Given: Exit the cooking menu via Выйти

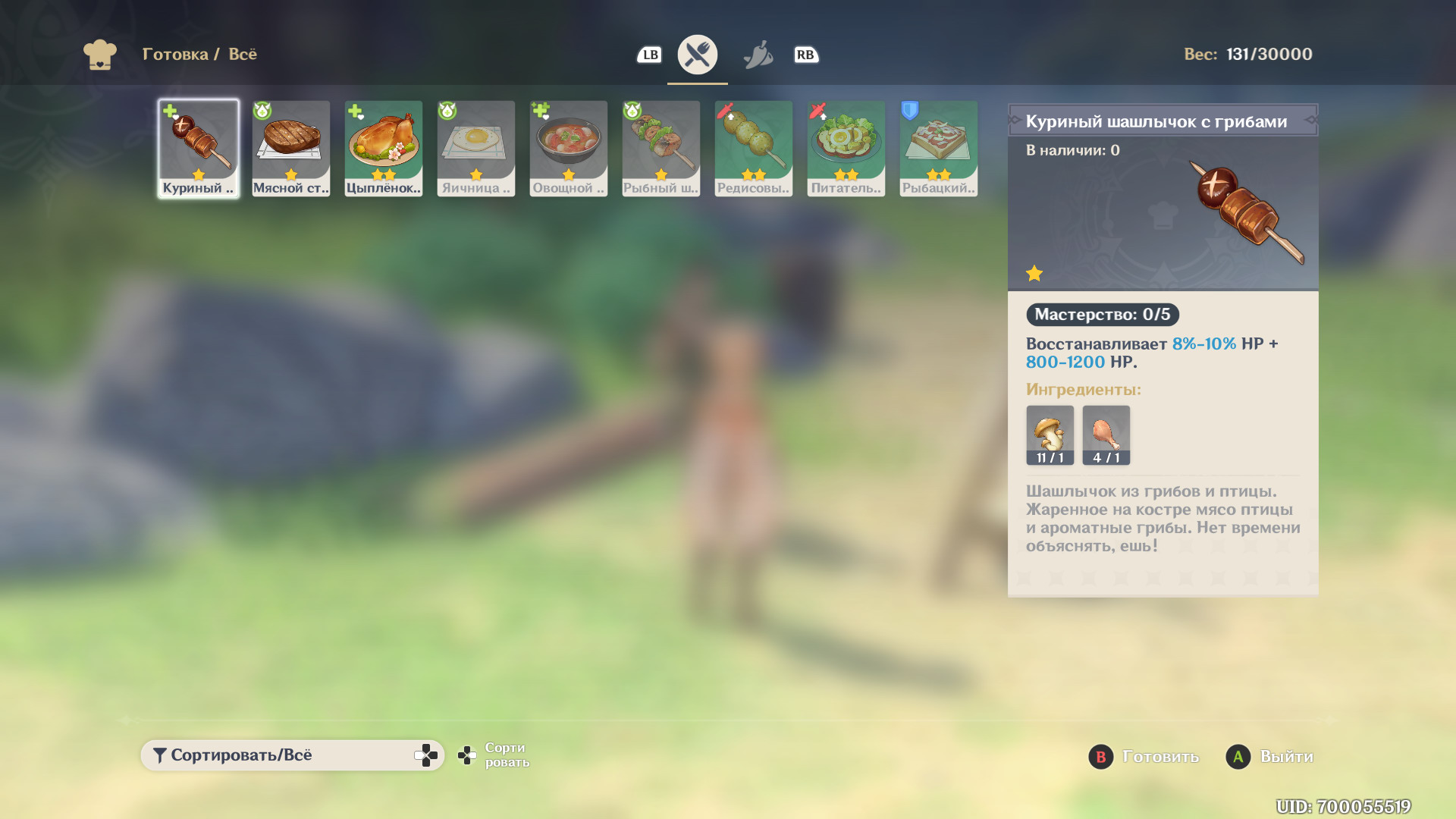Looking at the screenshot, I should tap(1270, 757).
